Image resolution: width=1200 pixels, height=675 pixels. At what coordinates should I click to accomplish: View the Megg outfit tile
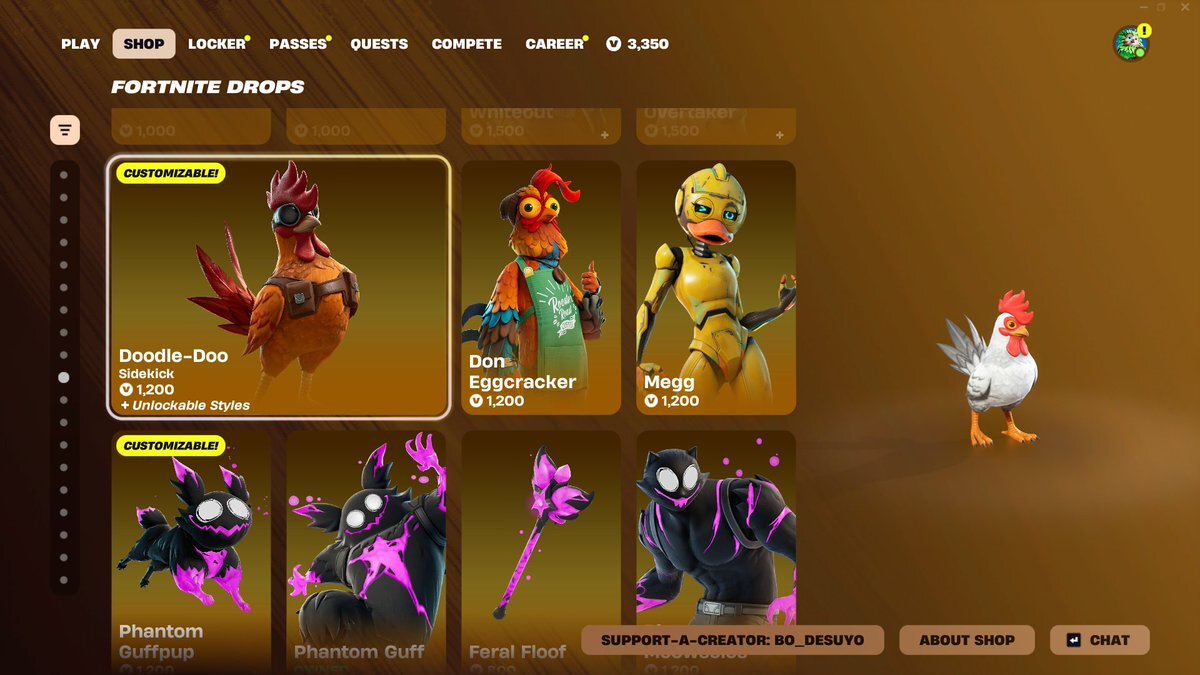click(716, 287)
